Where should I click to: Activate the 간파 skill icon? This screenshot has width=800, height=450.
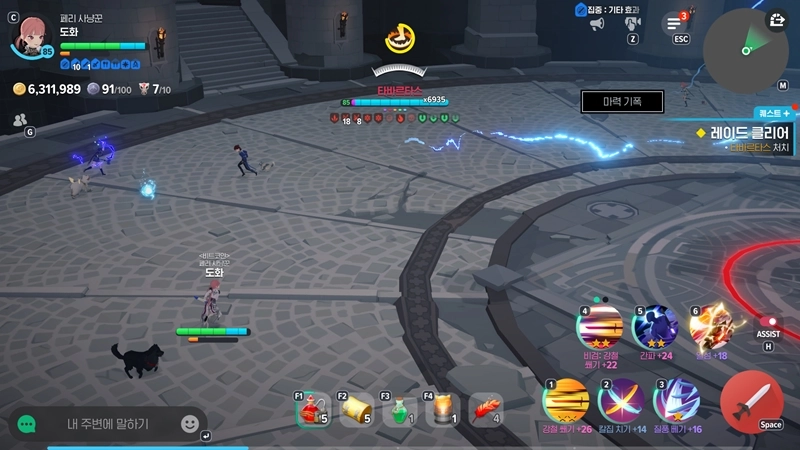point(656,326)
